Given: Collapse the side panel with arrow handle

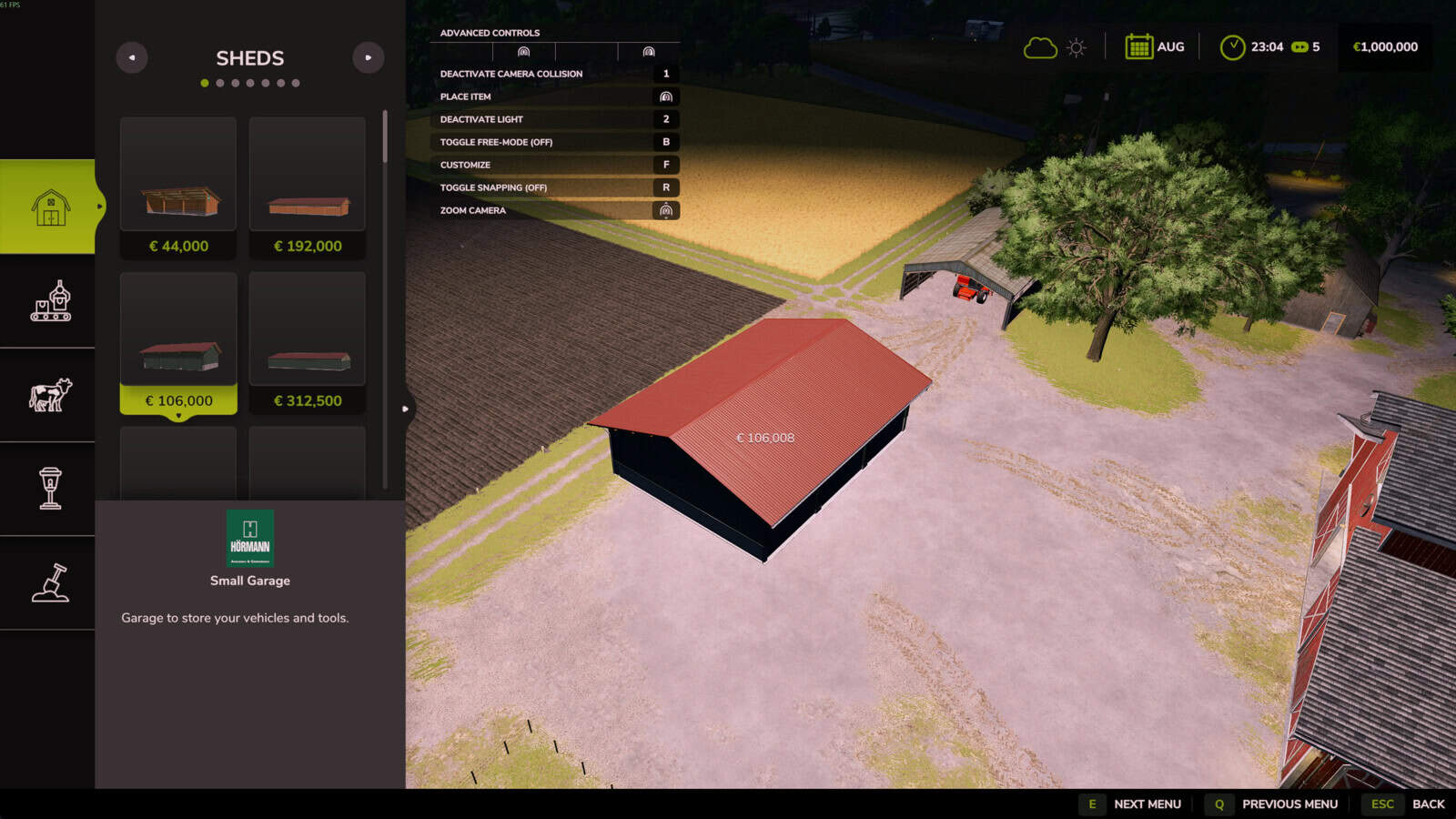Looking at the screenshot, I should (x=406, y=409).
